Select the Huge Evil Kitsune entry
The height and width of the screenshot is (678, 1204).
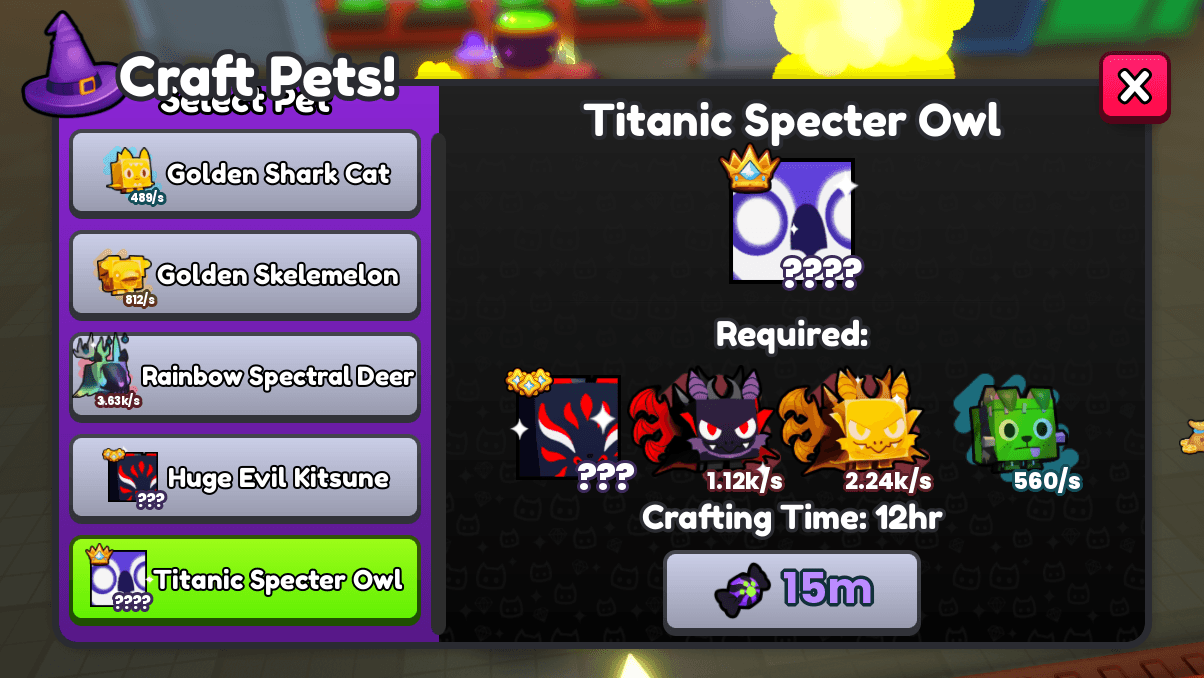point(245,478)
